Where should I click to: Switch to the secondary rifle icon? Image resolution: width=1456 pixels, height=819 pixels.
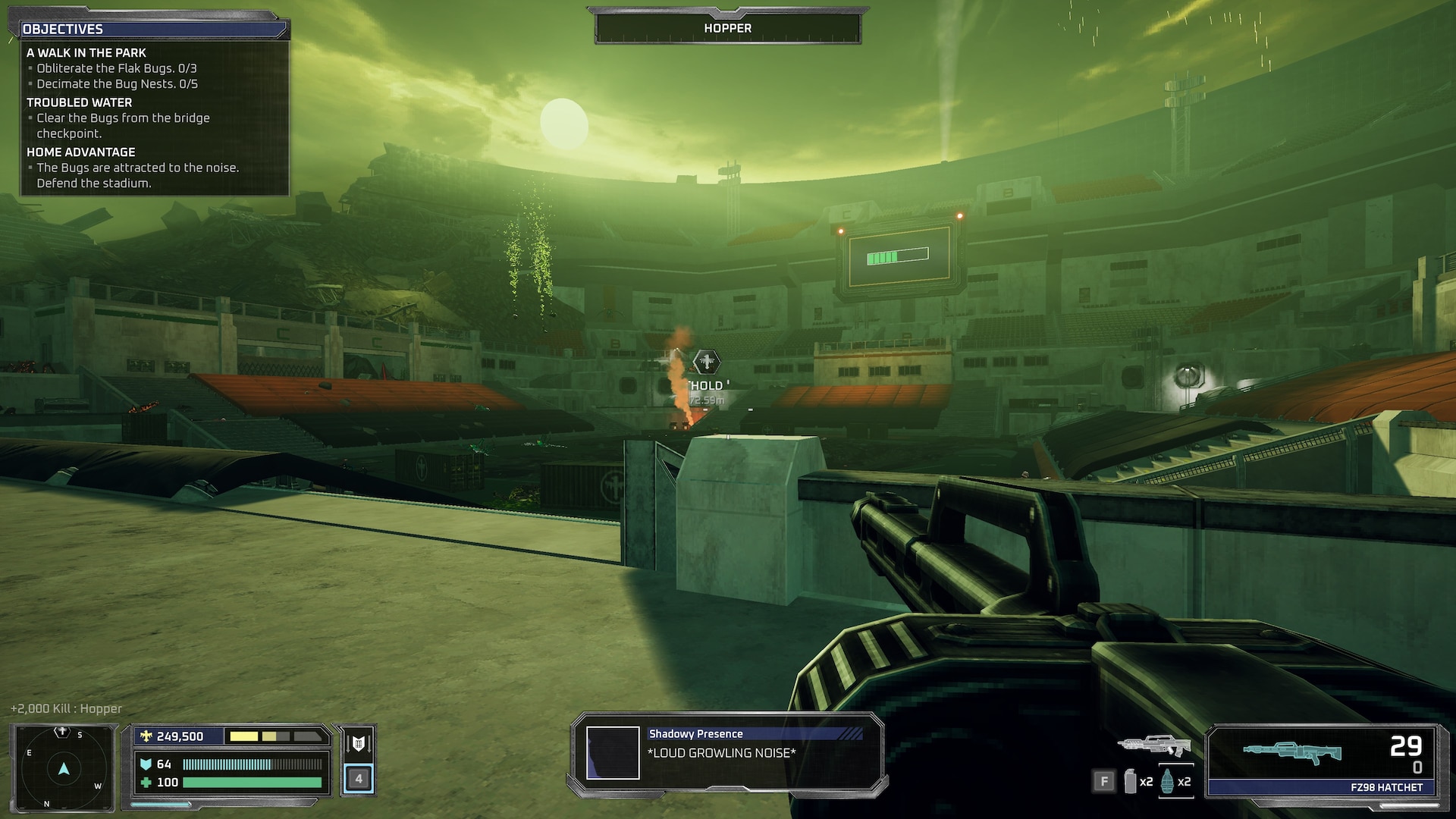pyautogui.click(x=1153, y=745)
